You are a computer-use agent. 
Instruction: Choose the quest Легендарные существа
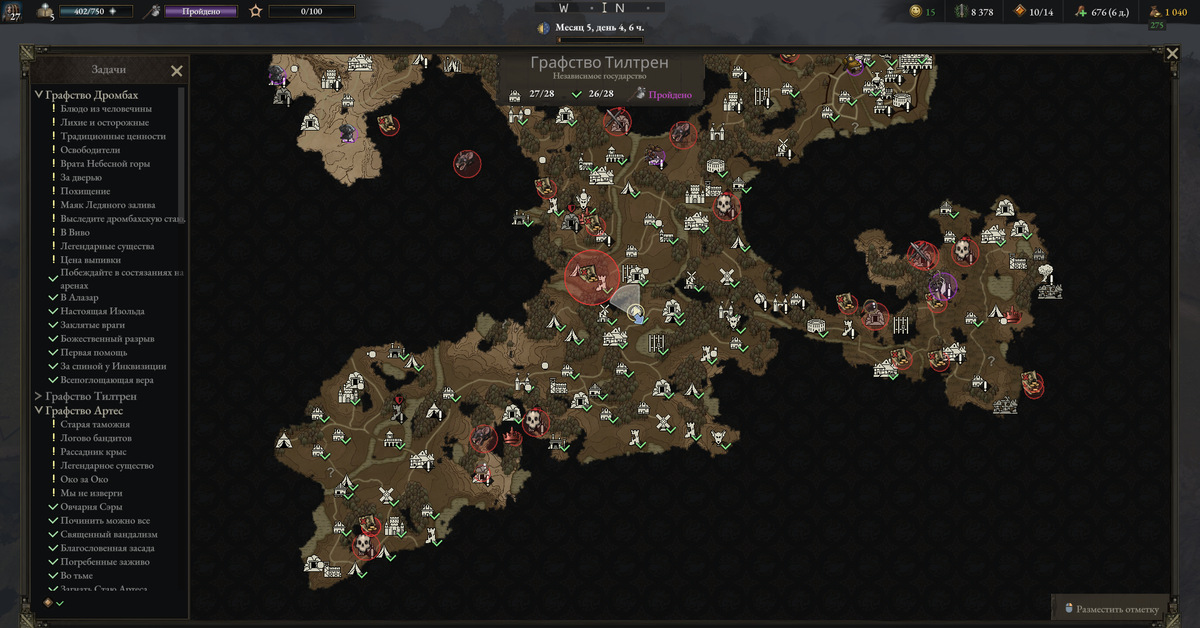(107, 246)
